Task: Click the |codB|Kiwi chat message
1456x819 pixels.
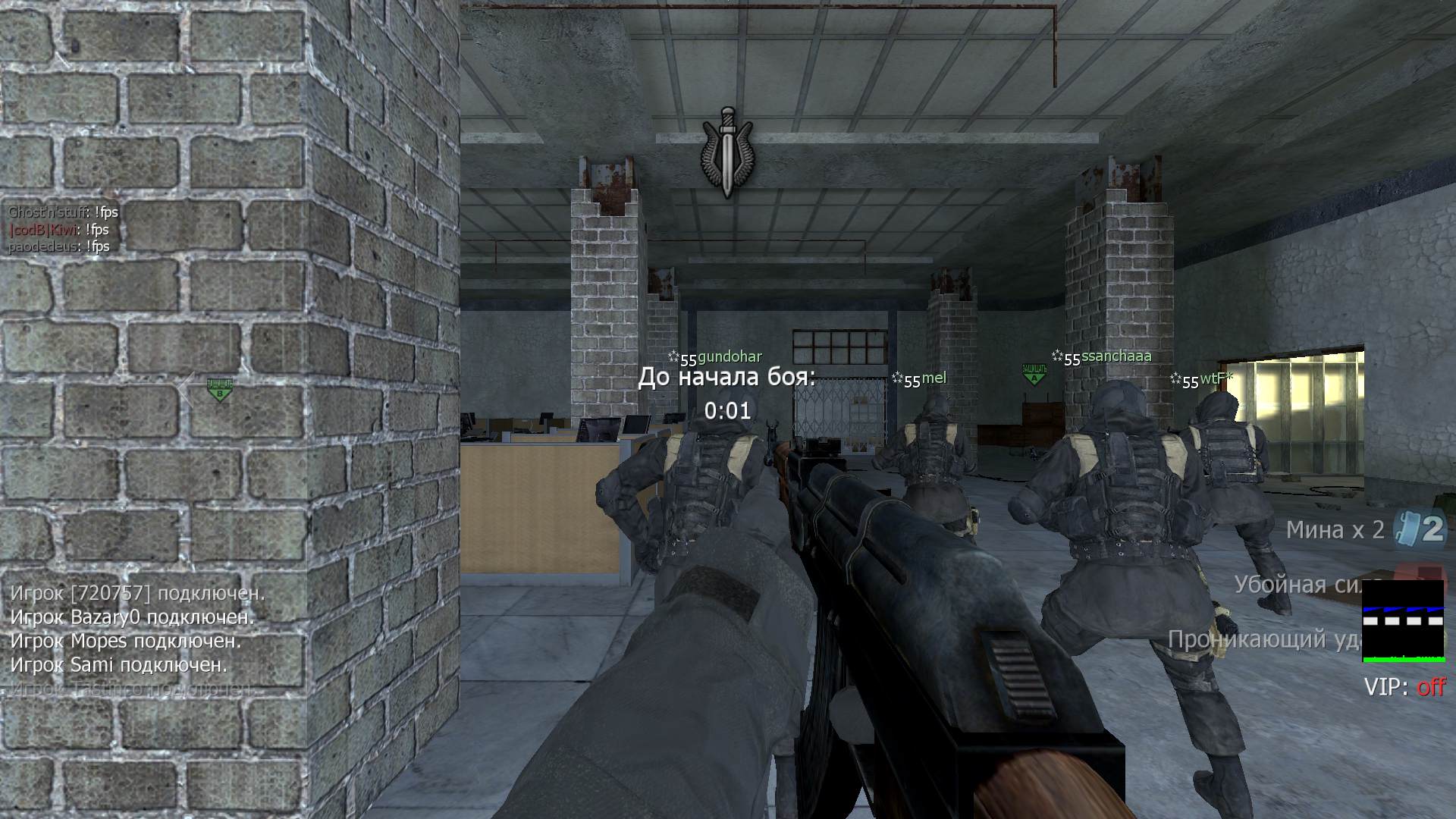Action: pyautogui.click(x=59, y=229)
